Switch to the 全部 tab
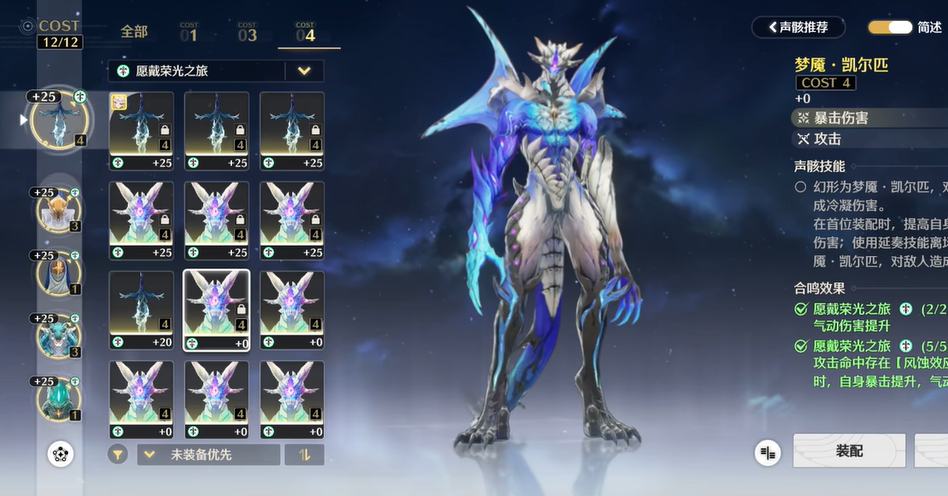The image size is (948, 496). coord(134,32)
